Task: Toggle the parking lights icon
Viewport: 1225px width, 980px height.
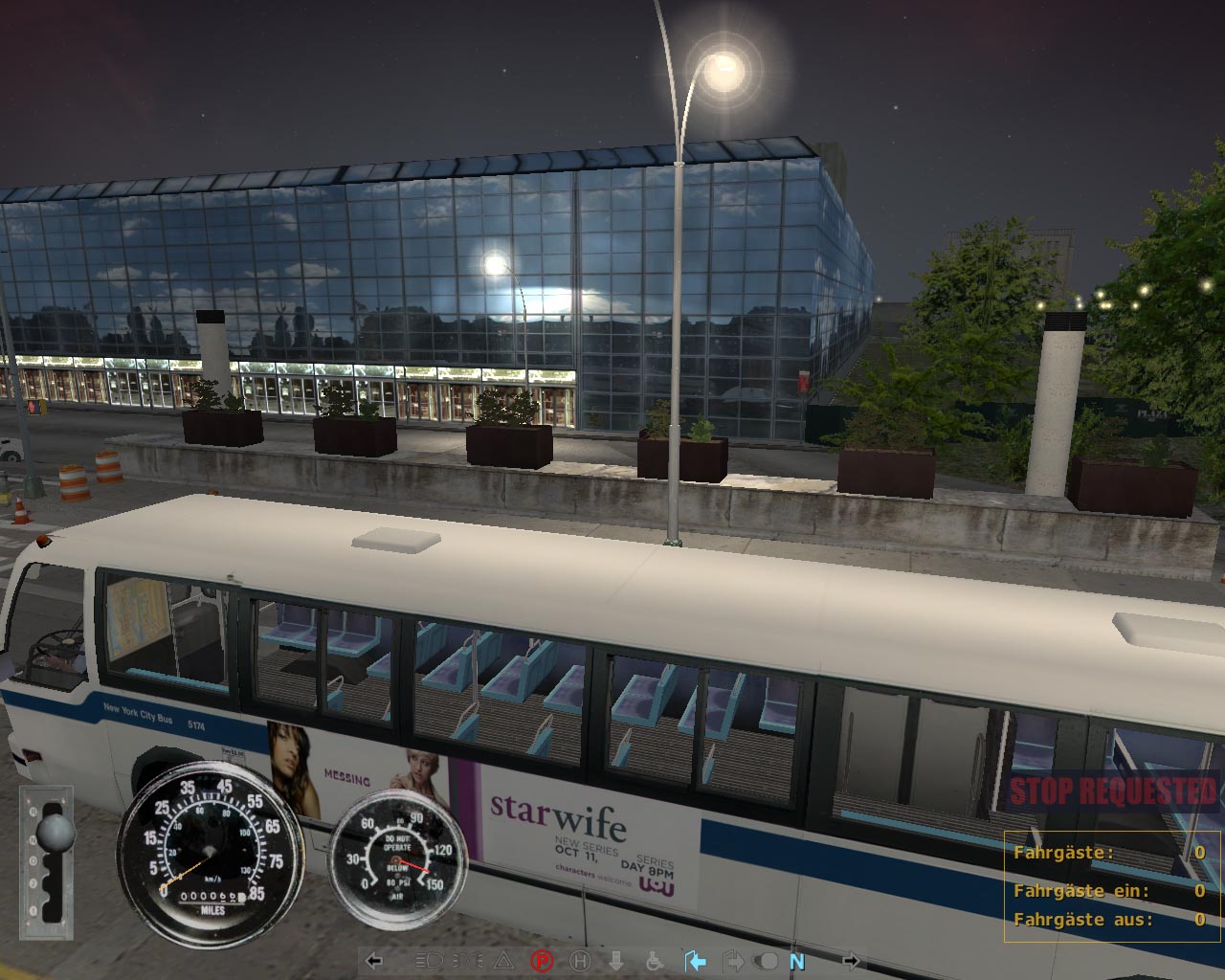Action: pos(466,961)
